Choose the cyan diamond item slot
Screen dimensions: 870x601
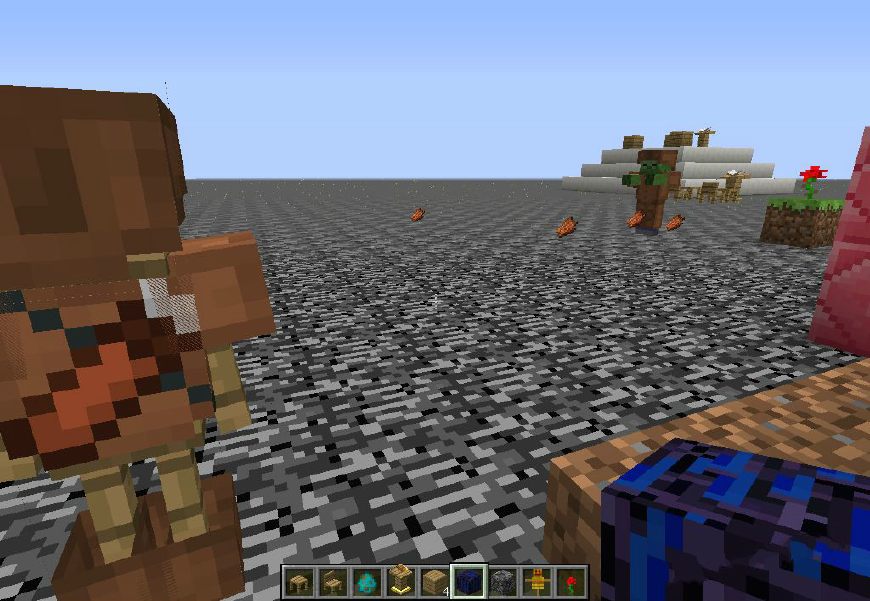[x=366, y=582]
